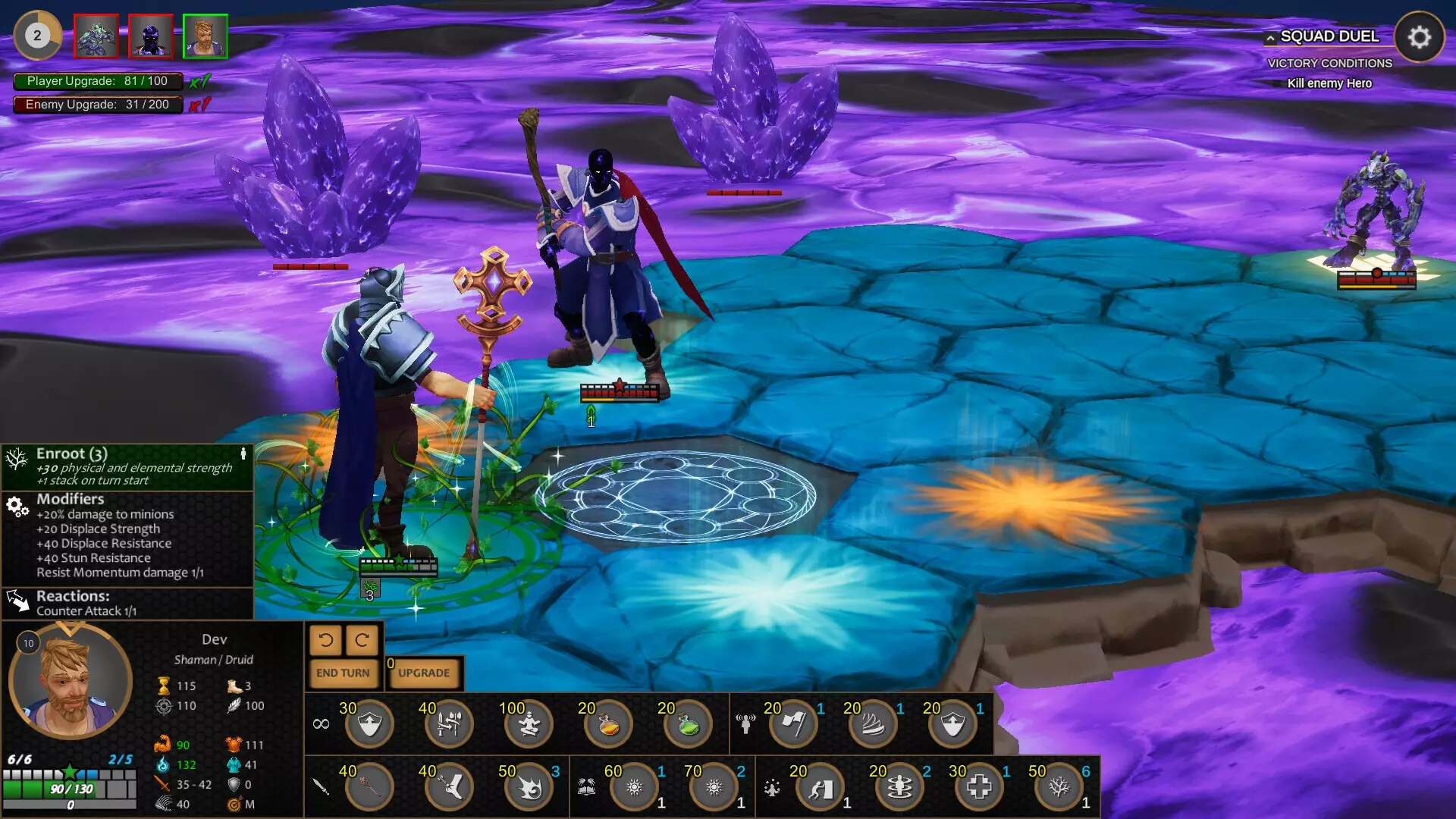Activate the healing cross ability

979,788
